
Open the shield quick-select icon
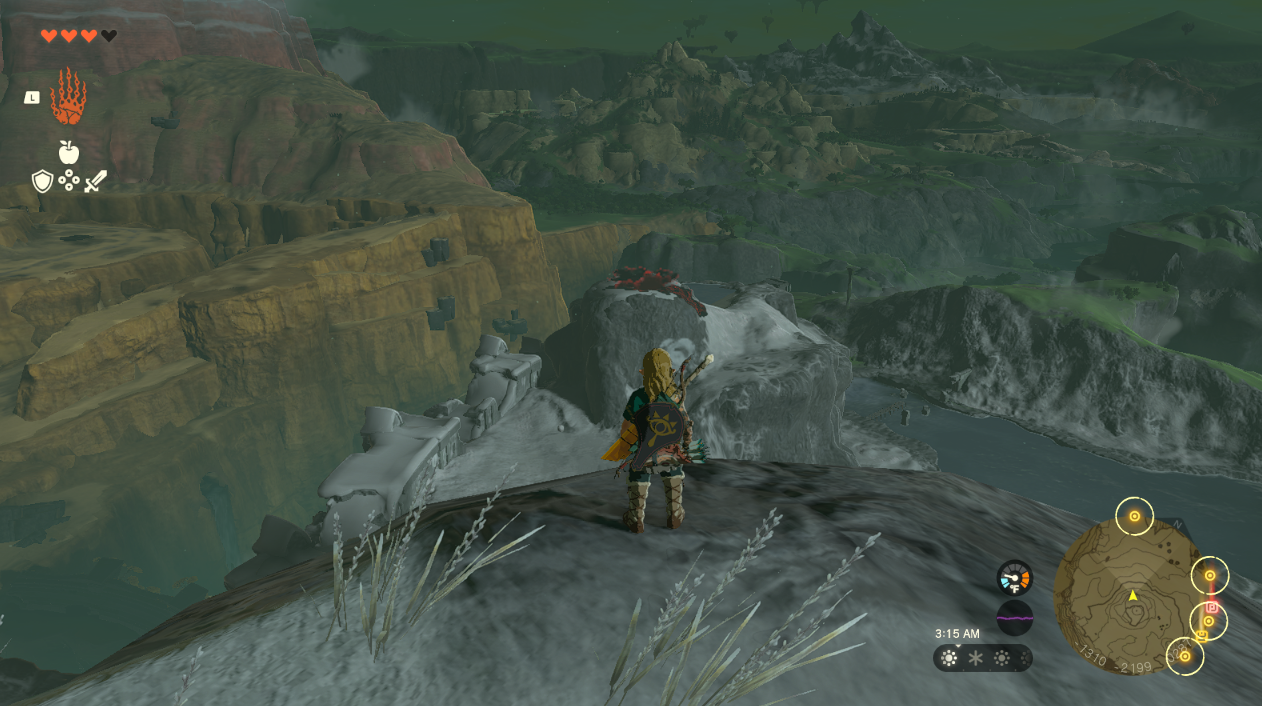(42, 181)
